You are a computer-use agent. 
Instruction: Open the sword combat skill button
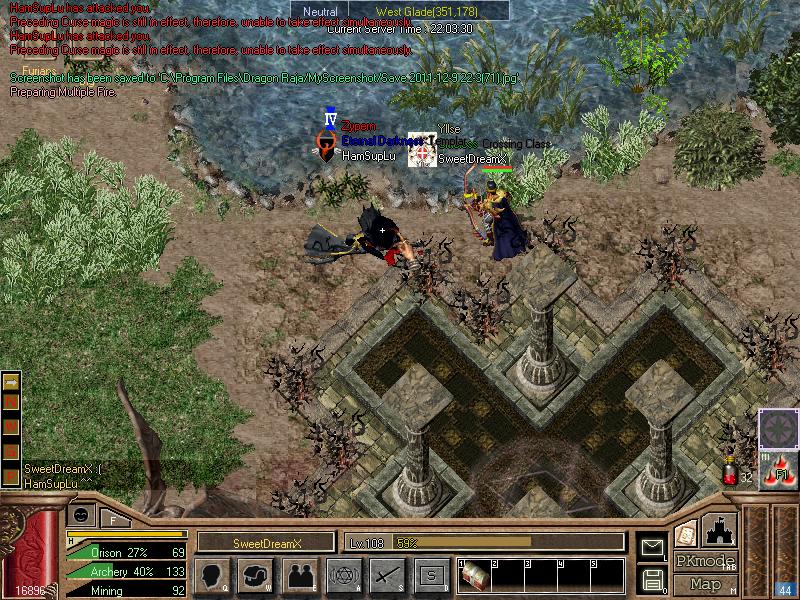tap(387, 575)
